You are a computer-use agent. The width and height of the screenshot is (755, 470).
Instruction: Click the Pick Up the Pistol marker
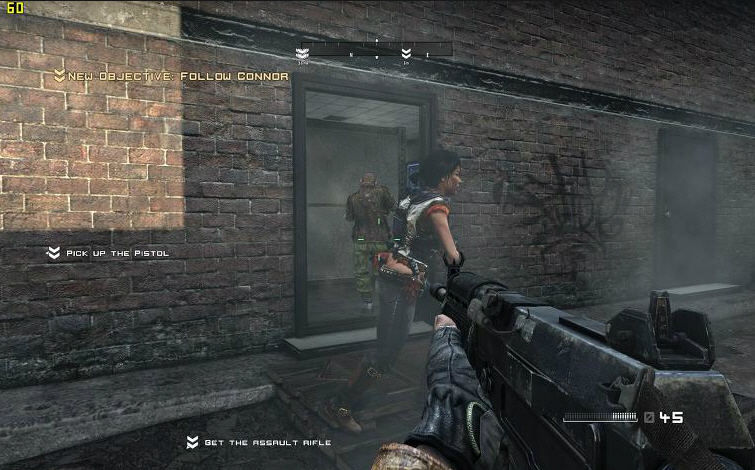tap(108, 253)
